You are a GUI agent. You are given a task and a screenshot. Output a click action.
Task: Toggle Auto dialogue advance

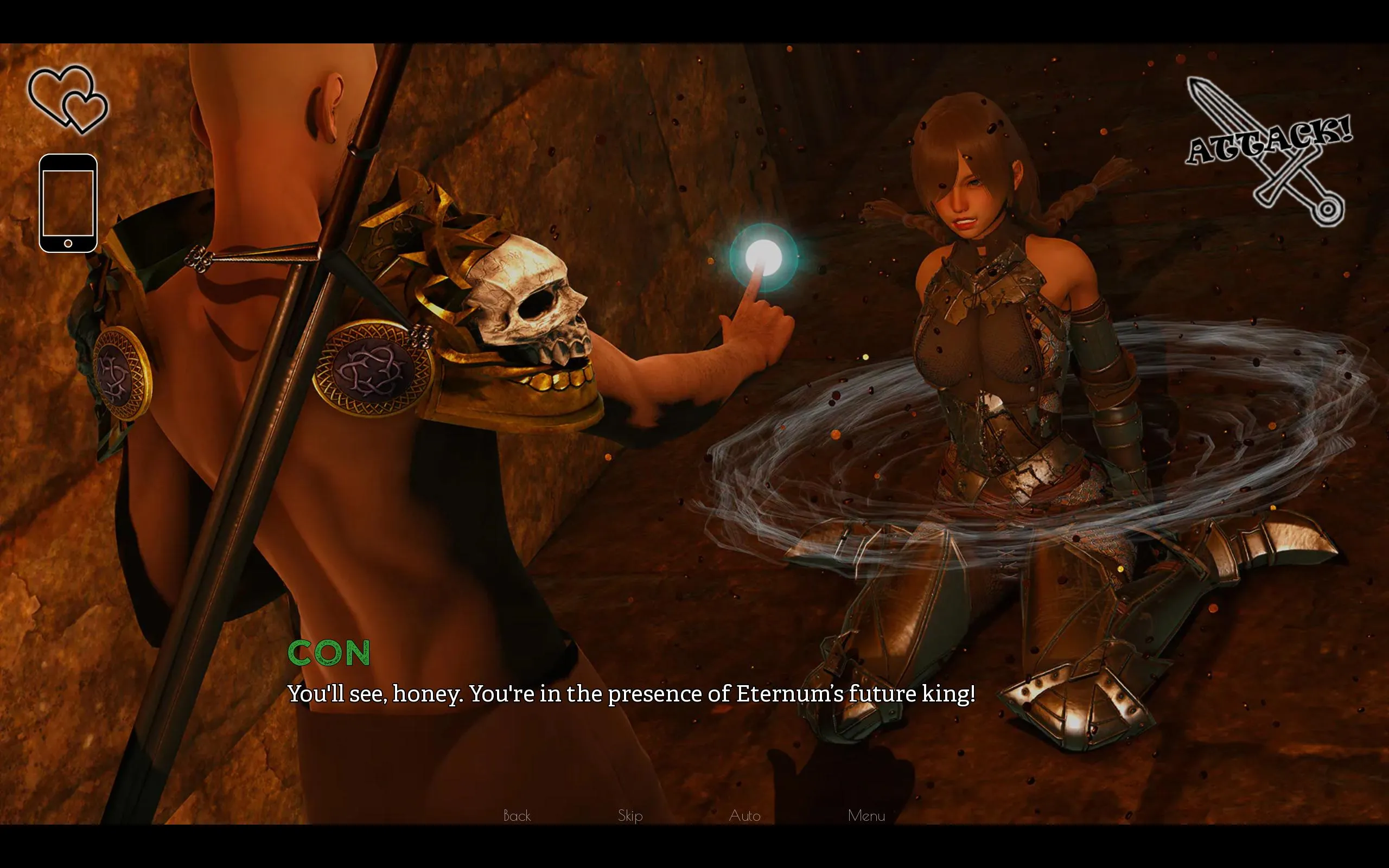coord(744,816)
